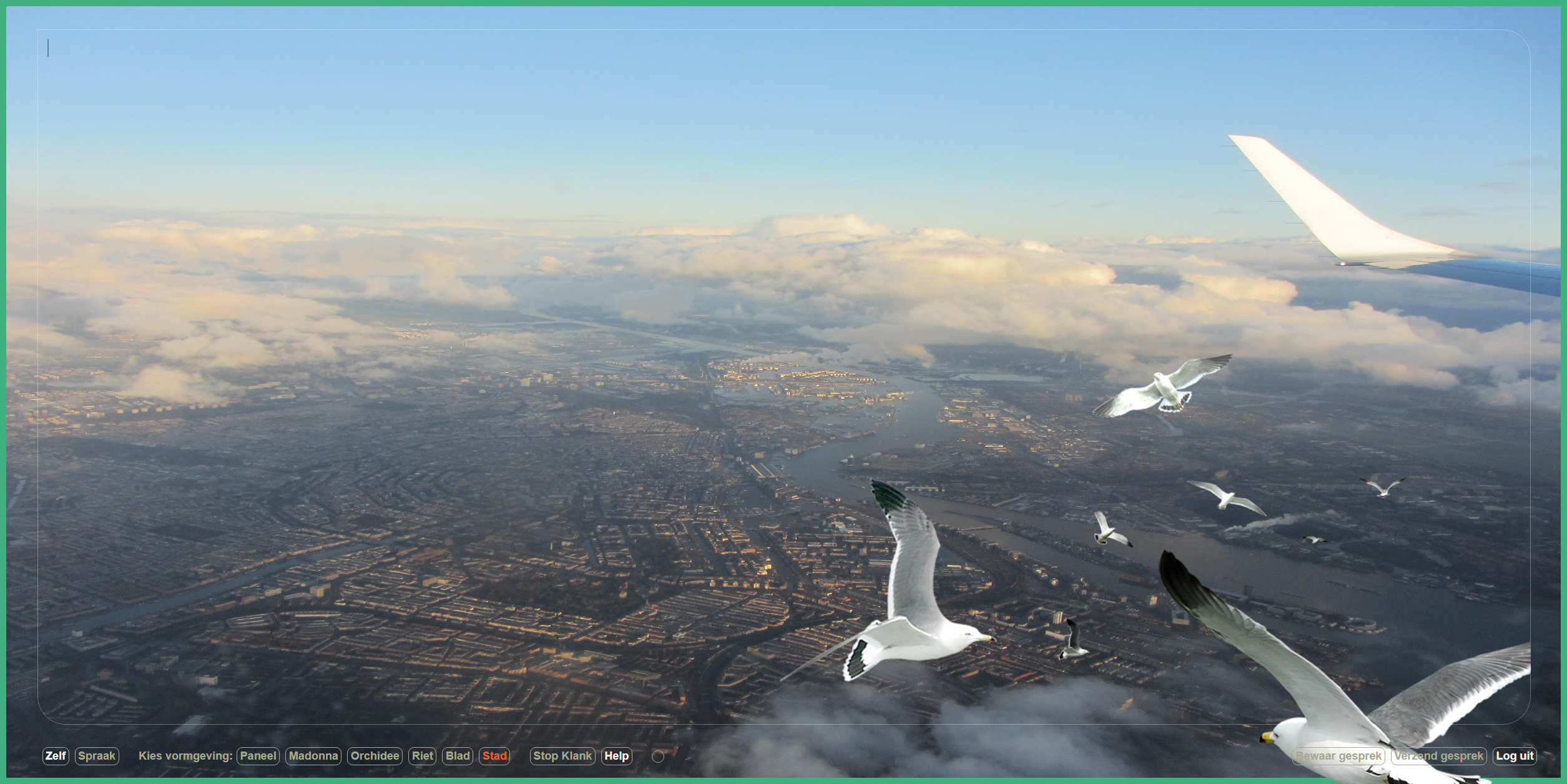This screenshot has height=784, width=1567.
Task: Send conversation with Verzend gesprek
Action: [x=1438, y=756]
